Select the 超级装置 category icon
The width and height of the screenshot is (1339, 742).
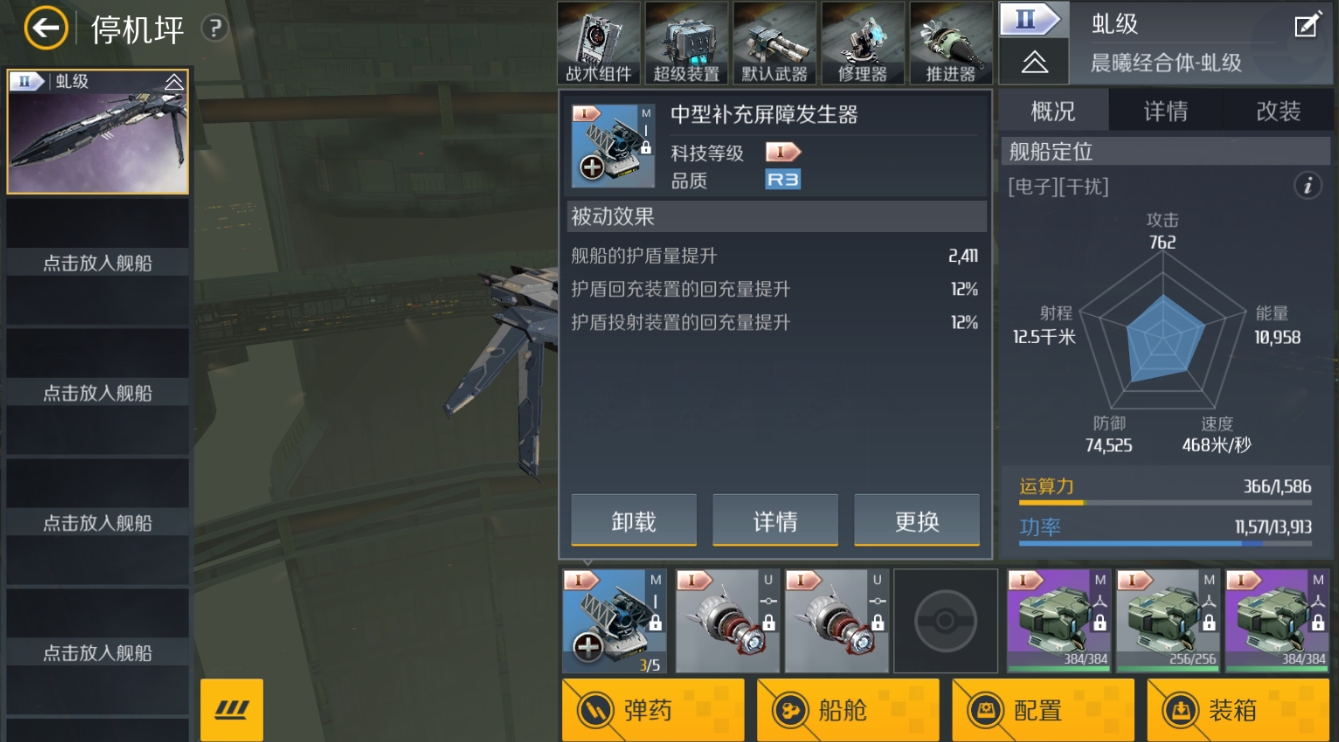tap(685, 40)
